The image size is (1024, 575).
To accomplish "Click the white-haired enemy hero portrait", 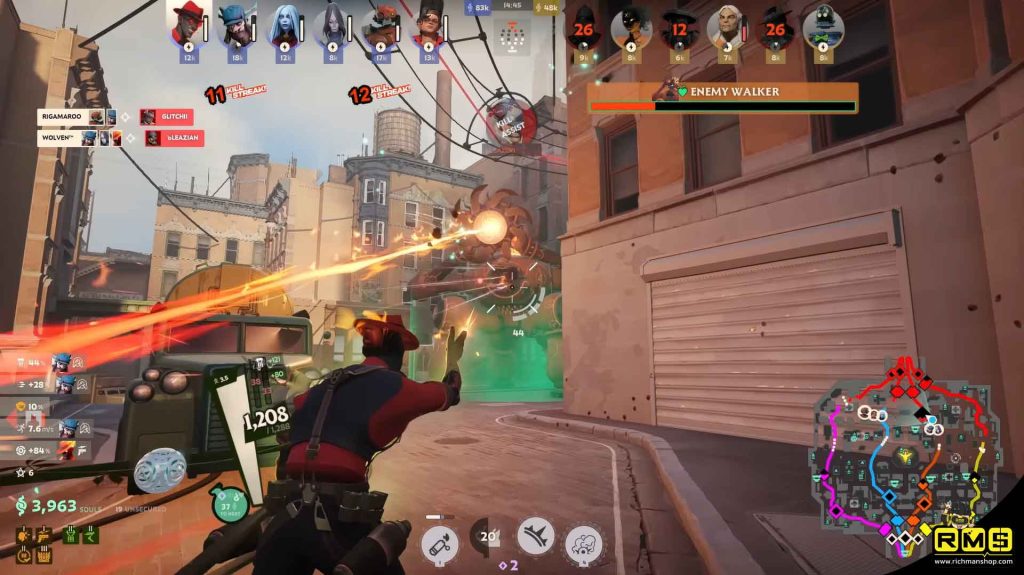I will click(x=727, y=27).
